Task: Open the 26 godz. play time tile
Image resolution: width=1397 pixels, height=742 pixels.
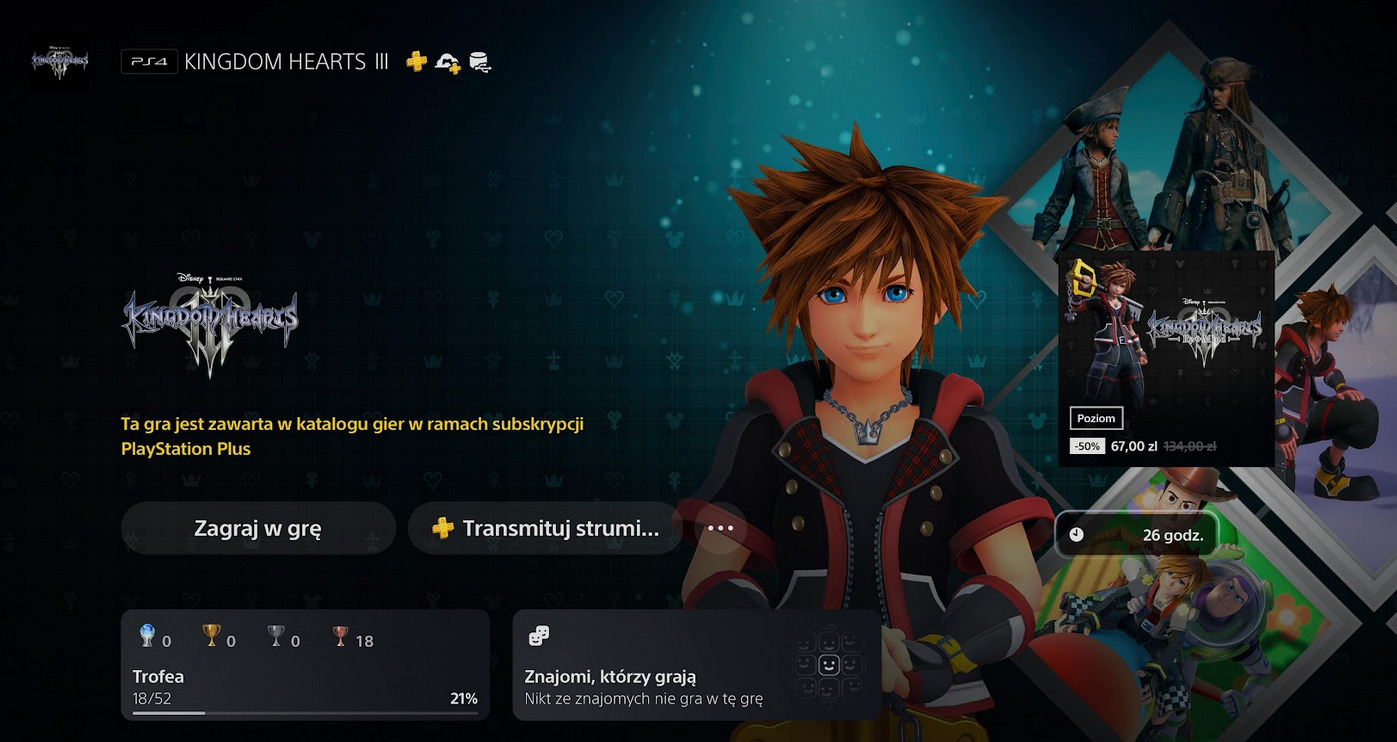Action: pyautogui.click(x=1137, y=535)
